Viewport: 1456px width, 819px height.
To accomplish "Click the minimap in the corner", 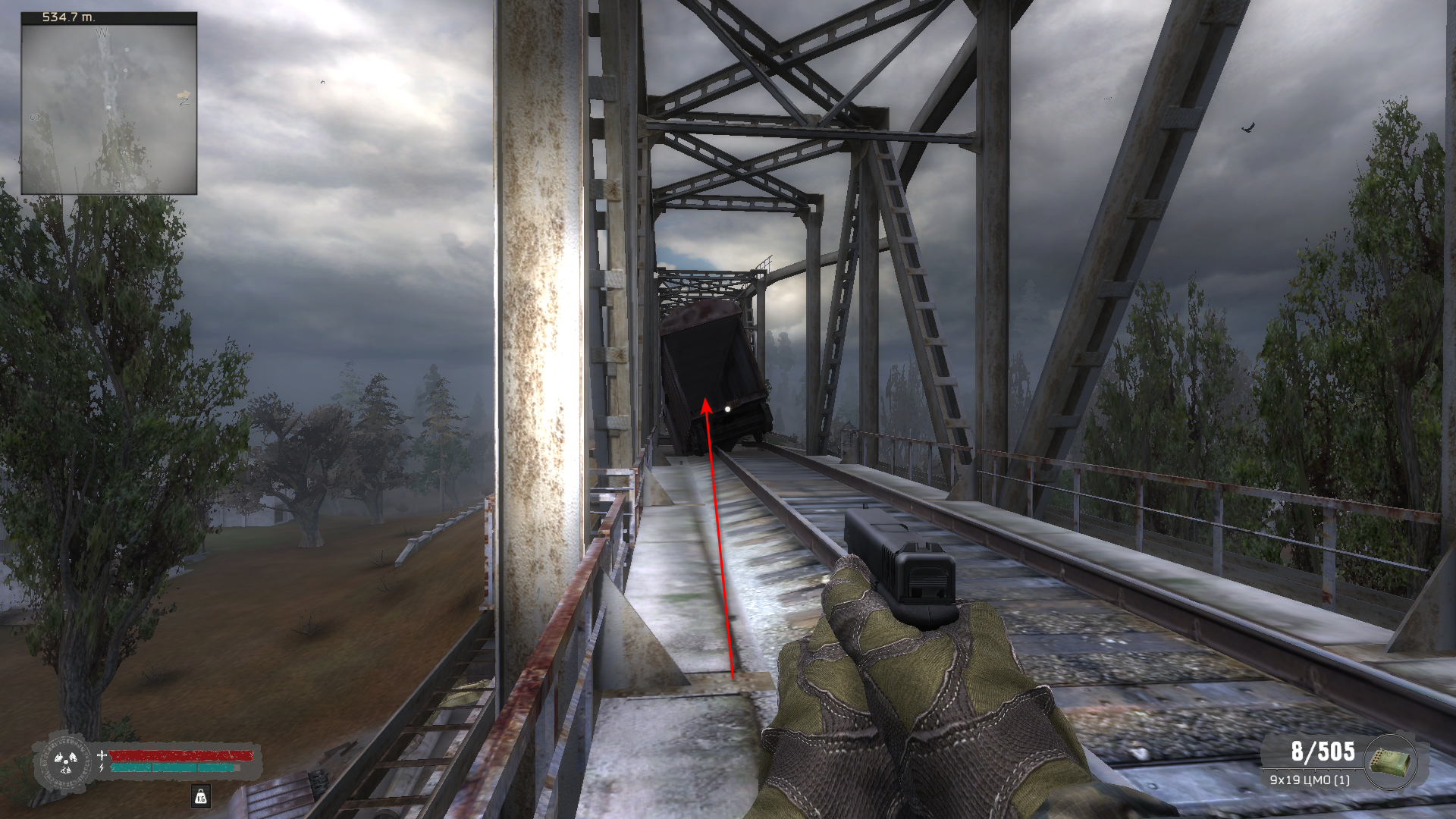I will [108, 108].
